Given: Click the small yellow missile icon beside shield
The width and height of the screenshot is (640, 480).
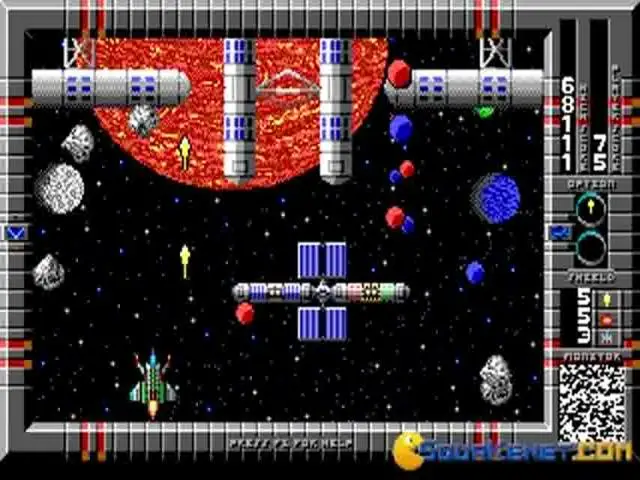Looking at the screenshot, I should click(606, 299).
